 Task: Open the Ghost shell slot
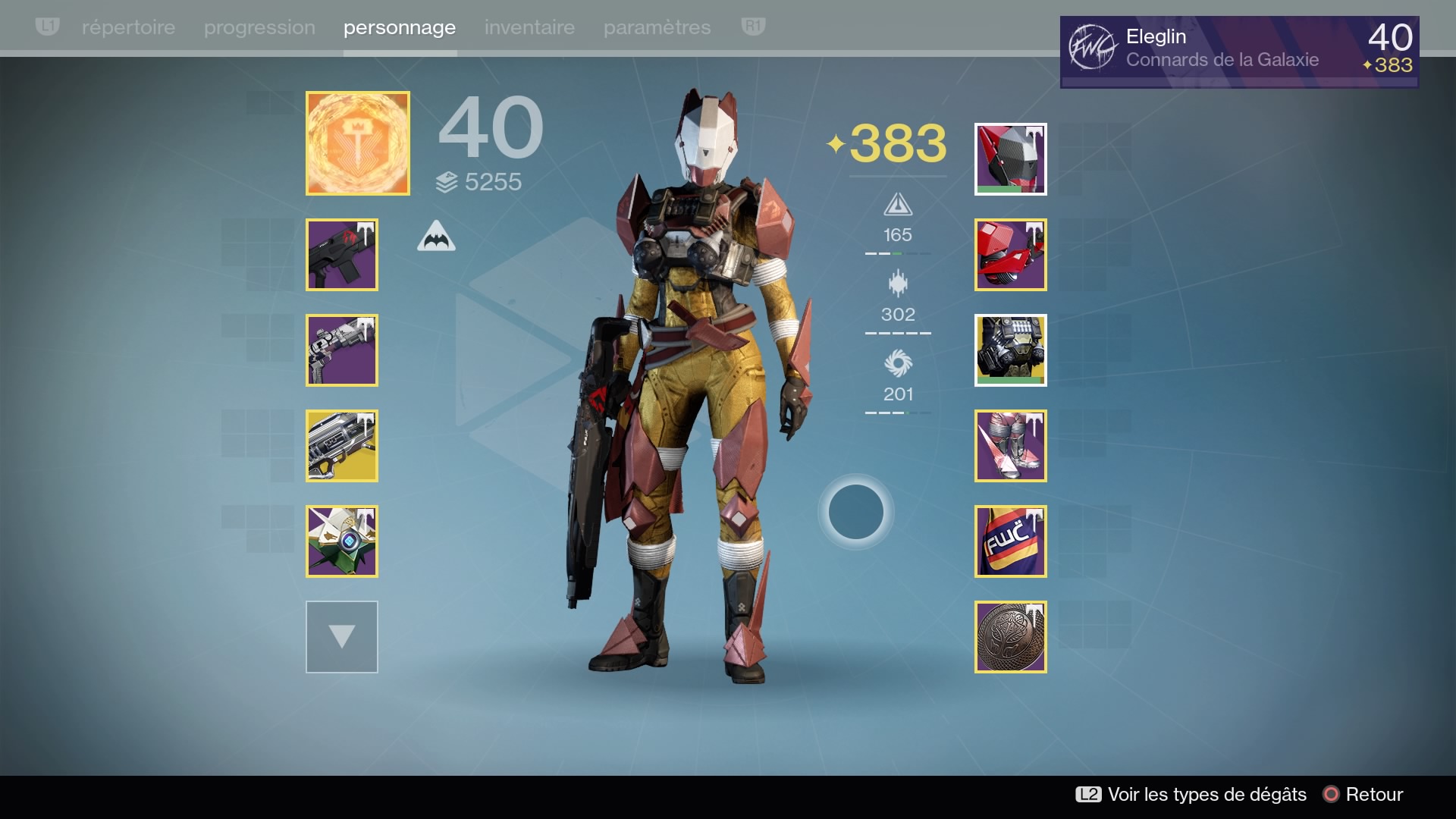tap(342, 541)
